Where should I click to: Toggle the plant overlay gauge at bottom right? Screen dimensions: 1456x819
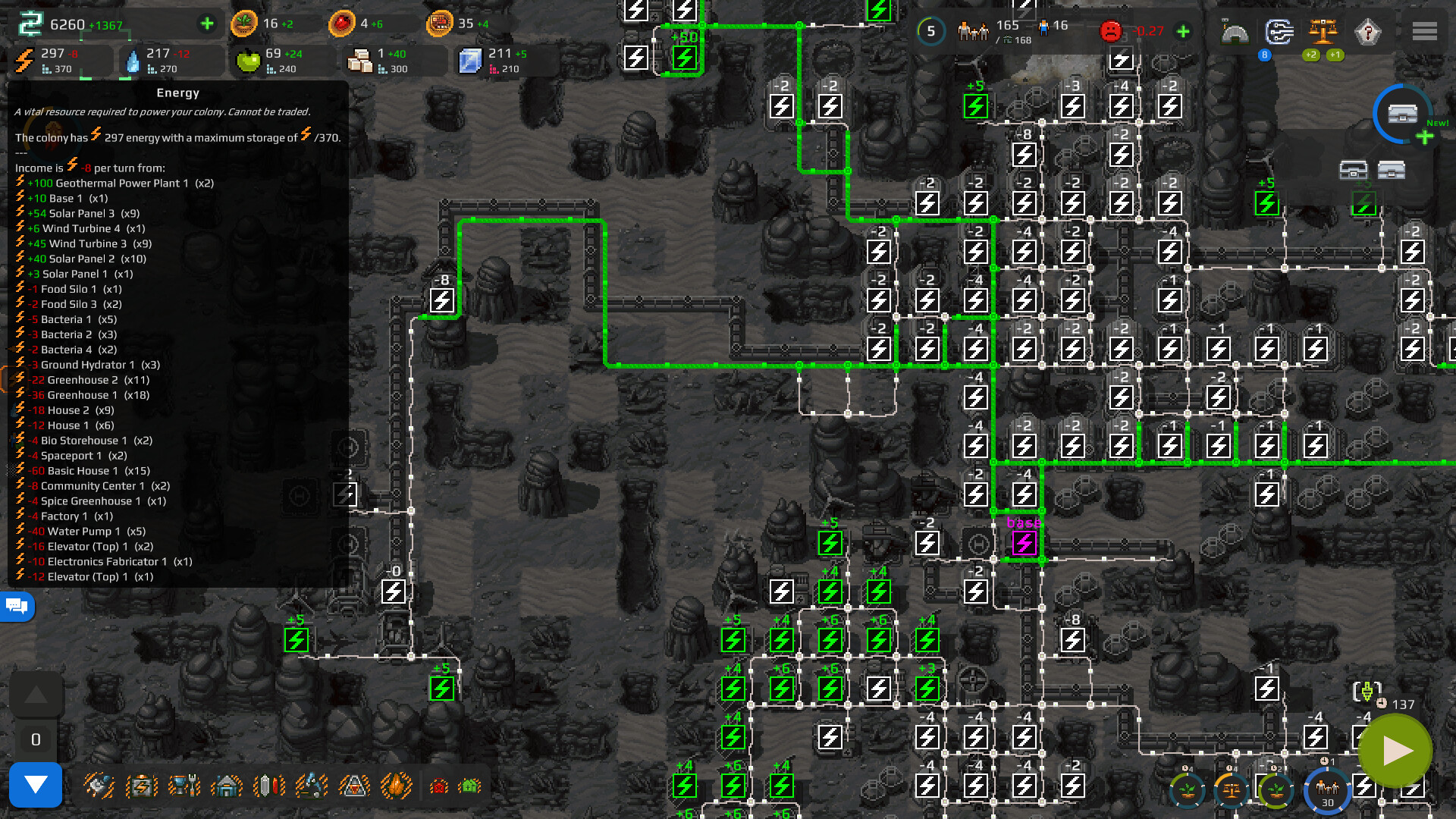point(1187,790)
